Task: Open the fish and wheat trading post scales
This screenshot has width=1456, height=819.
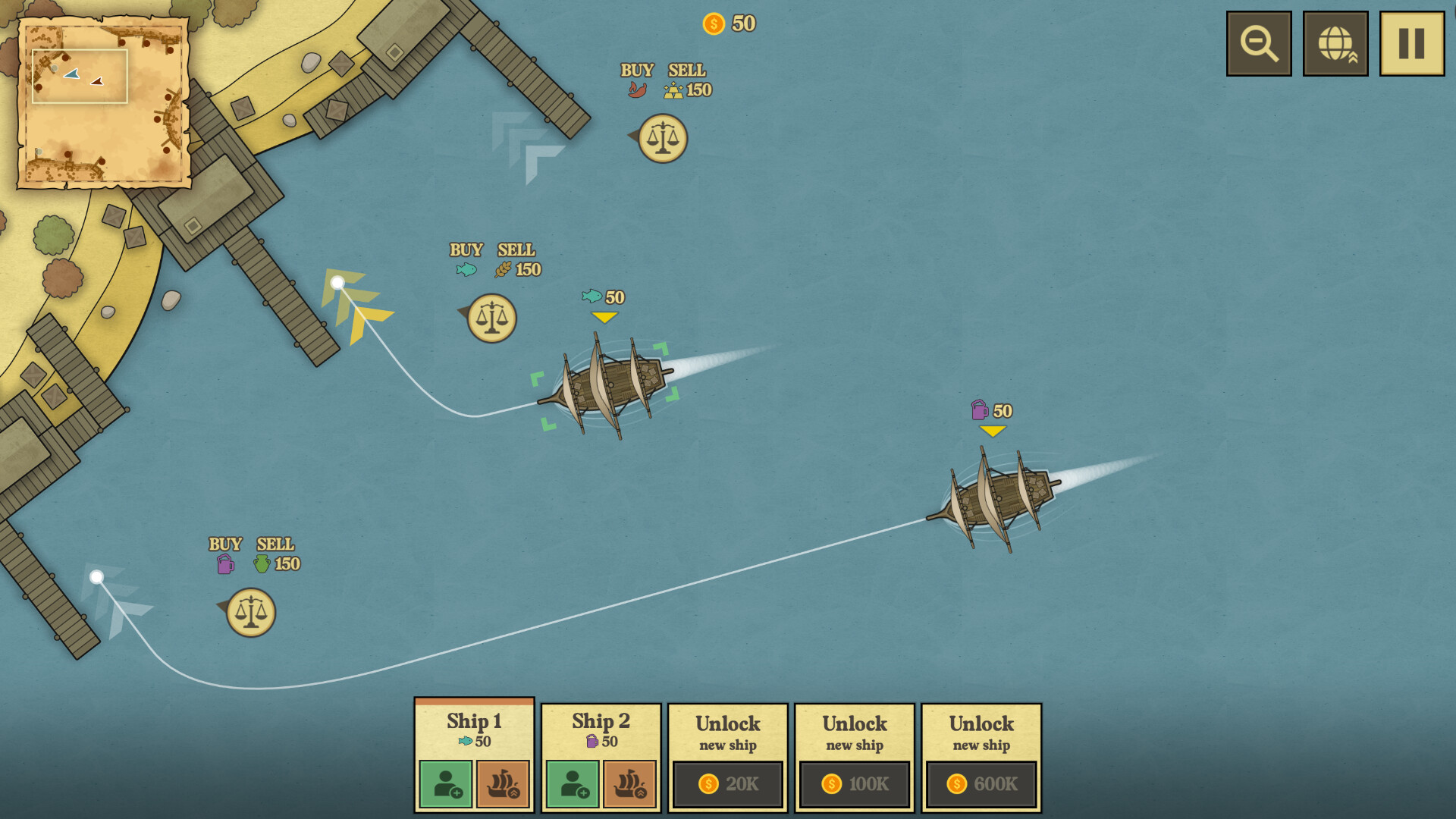Action: tap(491, 318)
